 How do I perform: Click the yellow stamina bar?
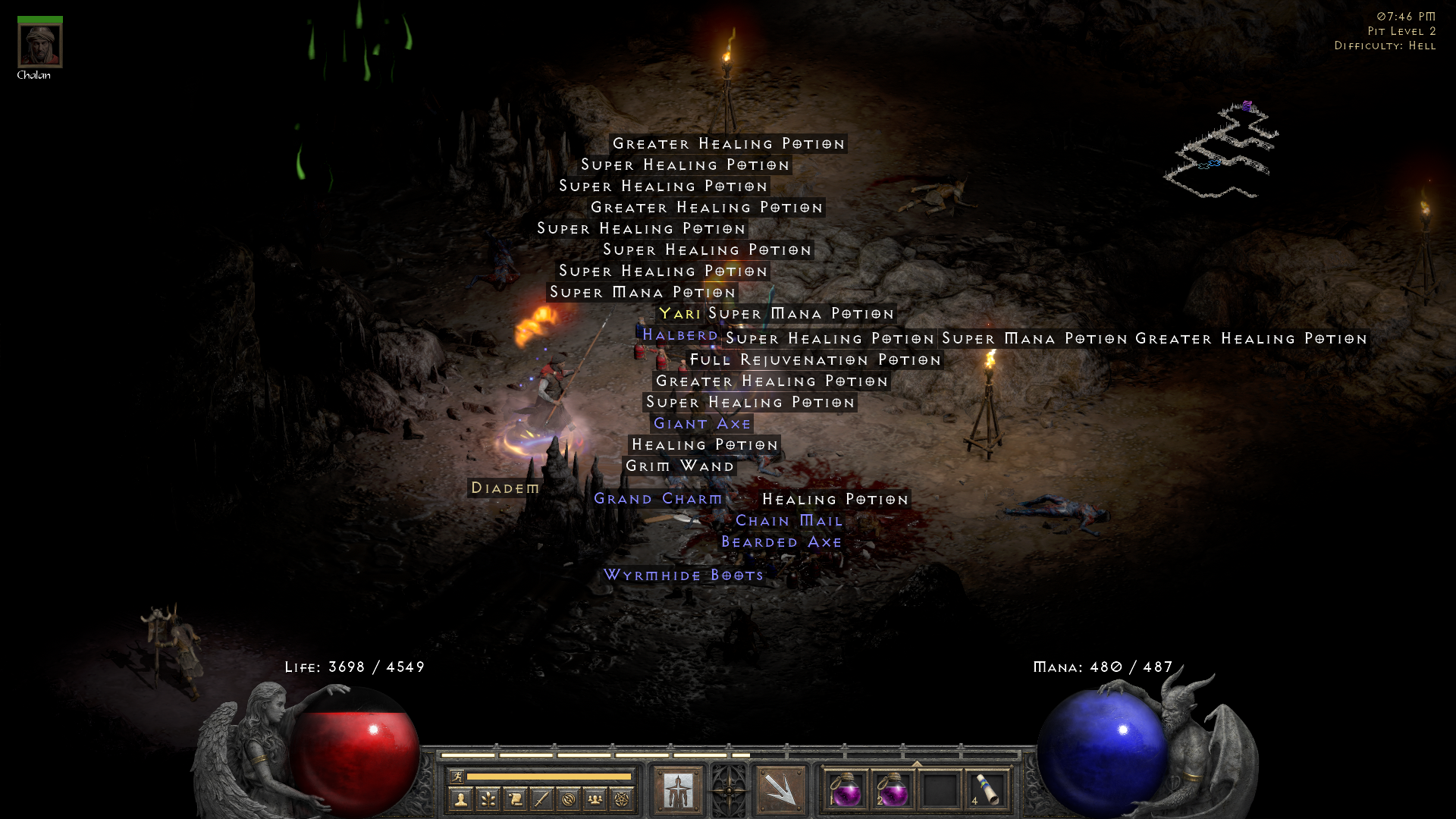(x=548, y=777)
